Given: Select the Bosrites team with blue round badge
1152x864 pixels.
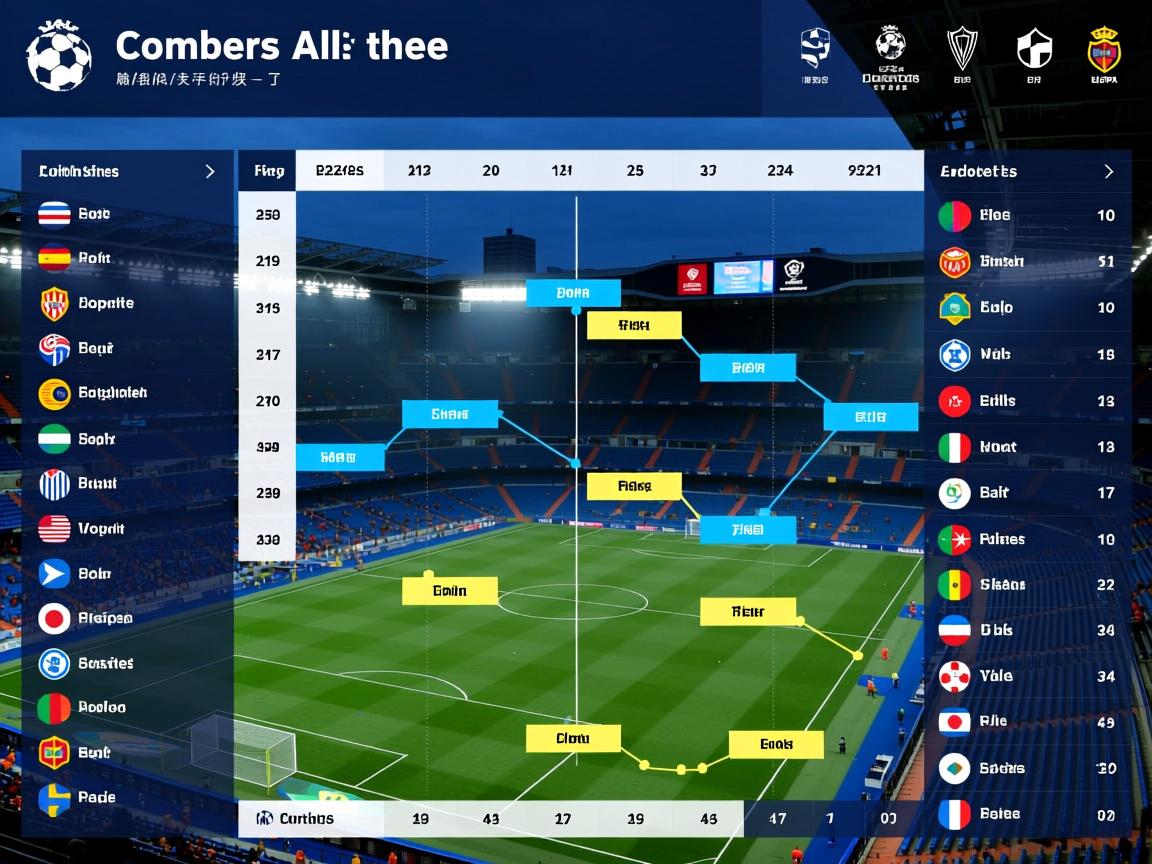Looking at the screenshot, I should tap(104, 663).
